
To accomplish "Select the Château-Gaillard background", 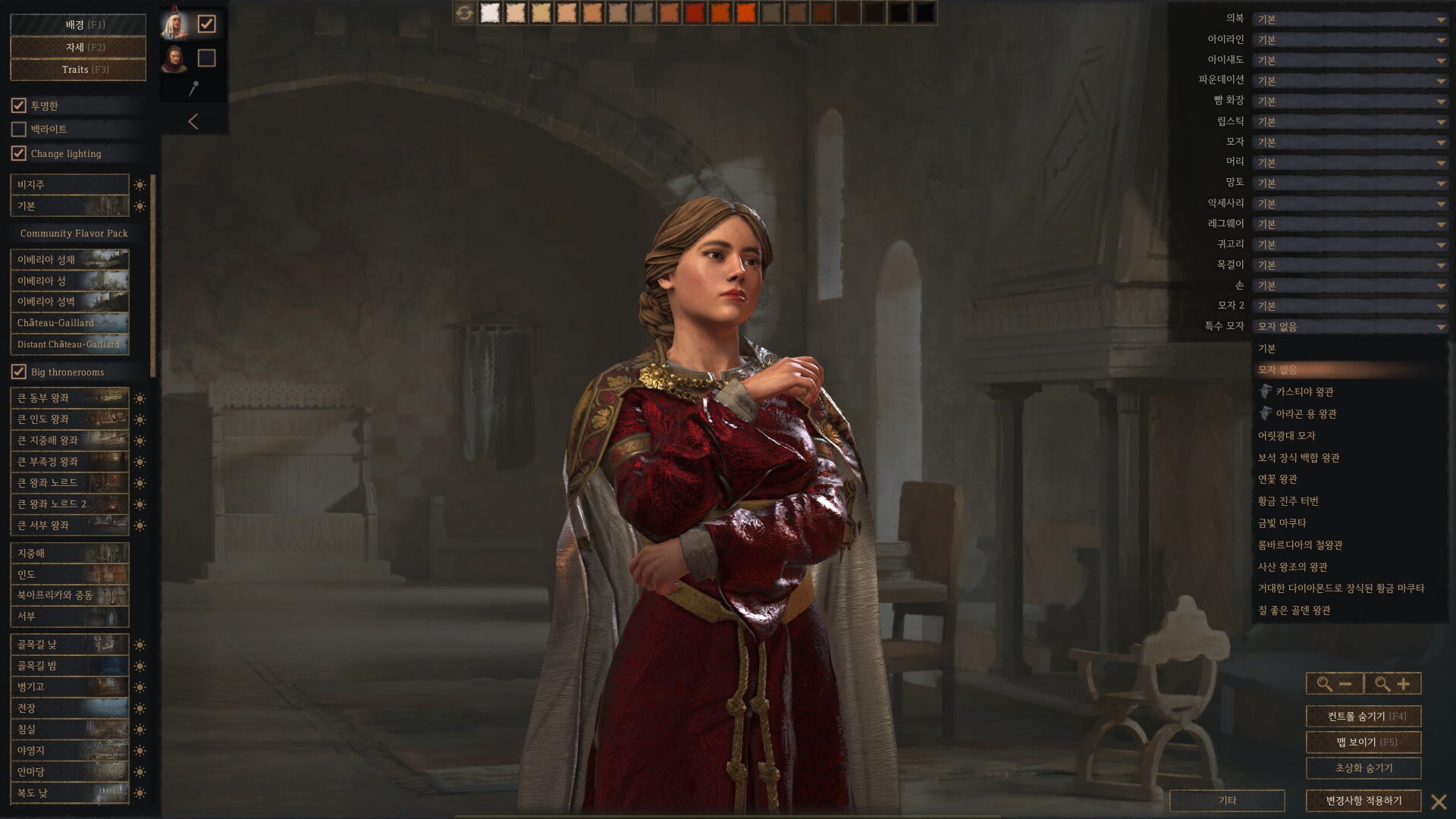I will (70, 323).
